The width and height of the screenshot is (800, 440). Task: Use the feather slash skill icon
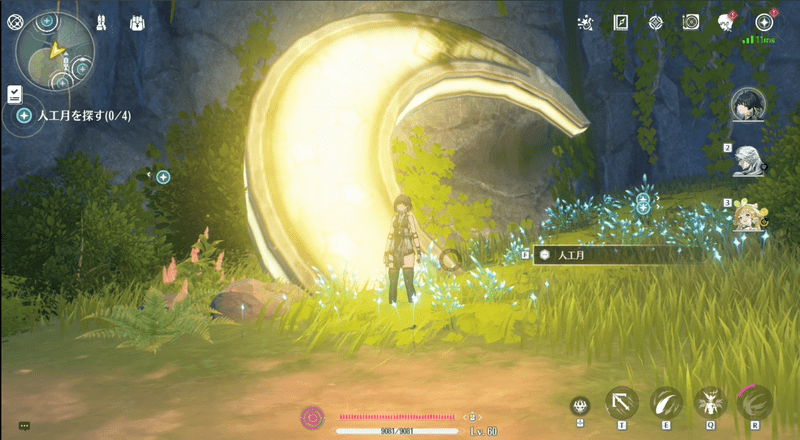666,402
